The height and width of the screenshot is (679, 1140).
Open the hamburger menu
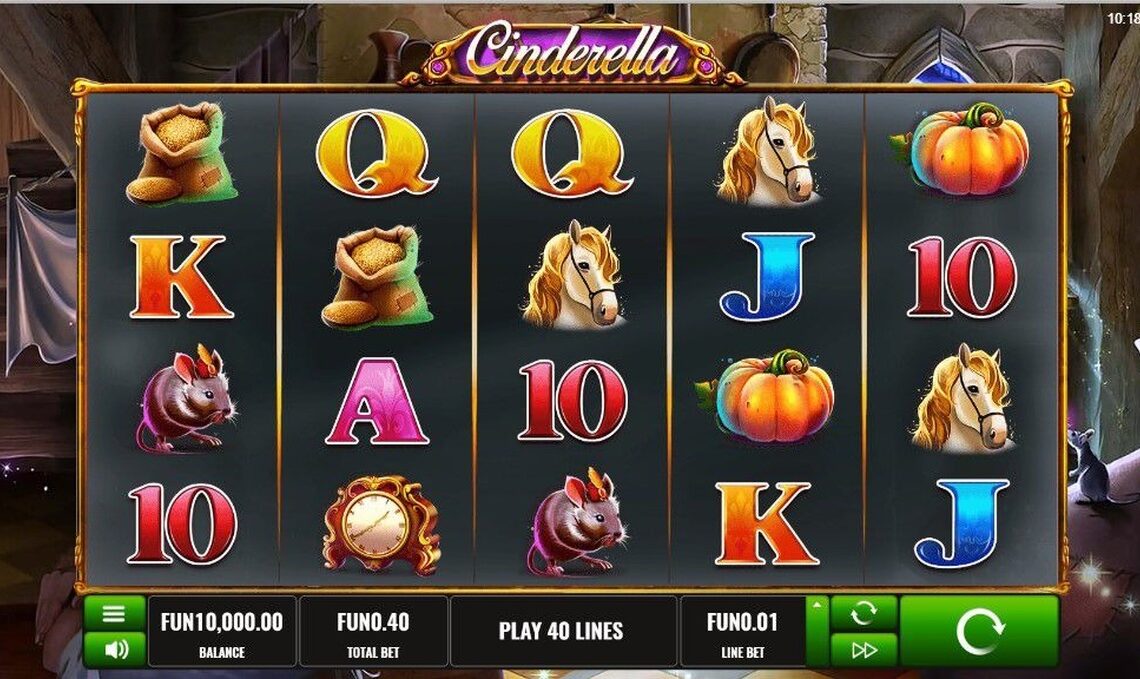click(x=115, y=613)
